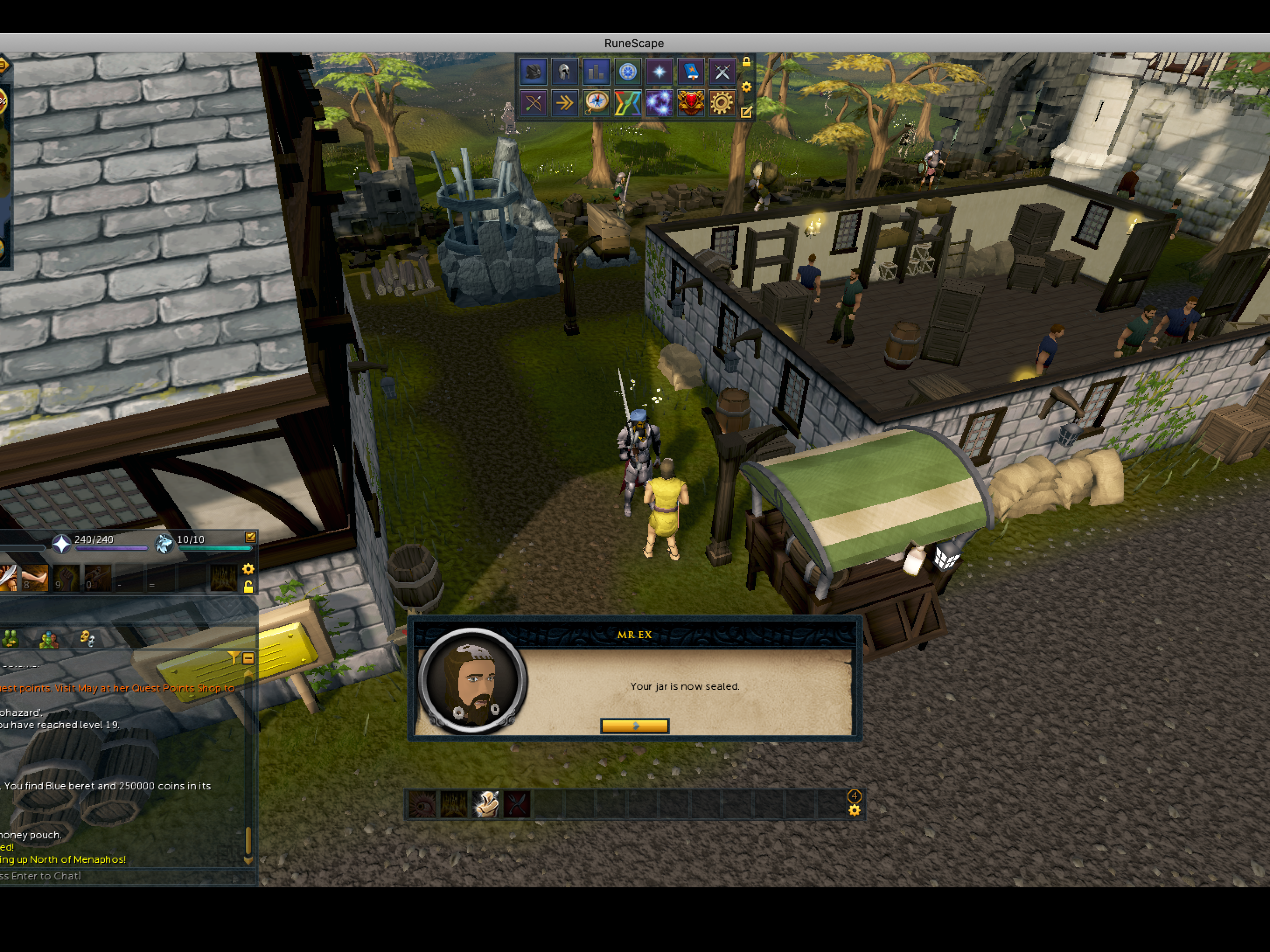1270x952 pixels.
Task: Open the blue book ribbon icon
Action: [x=691, y=72]
